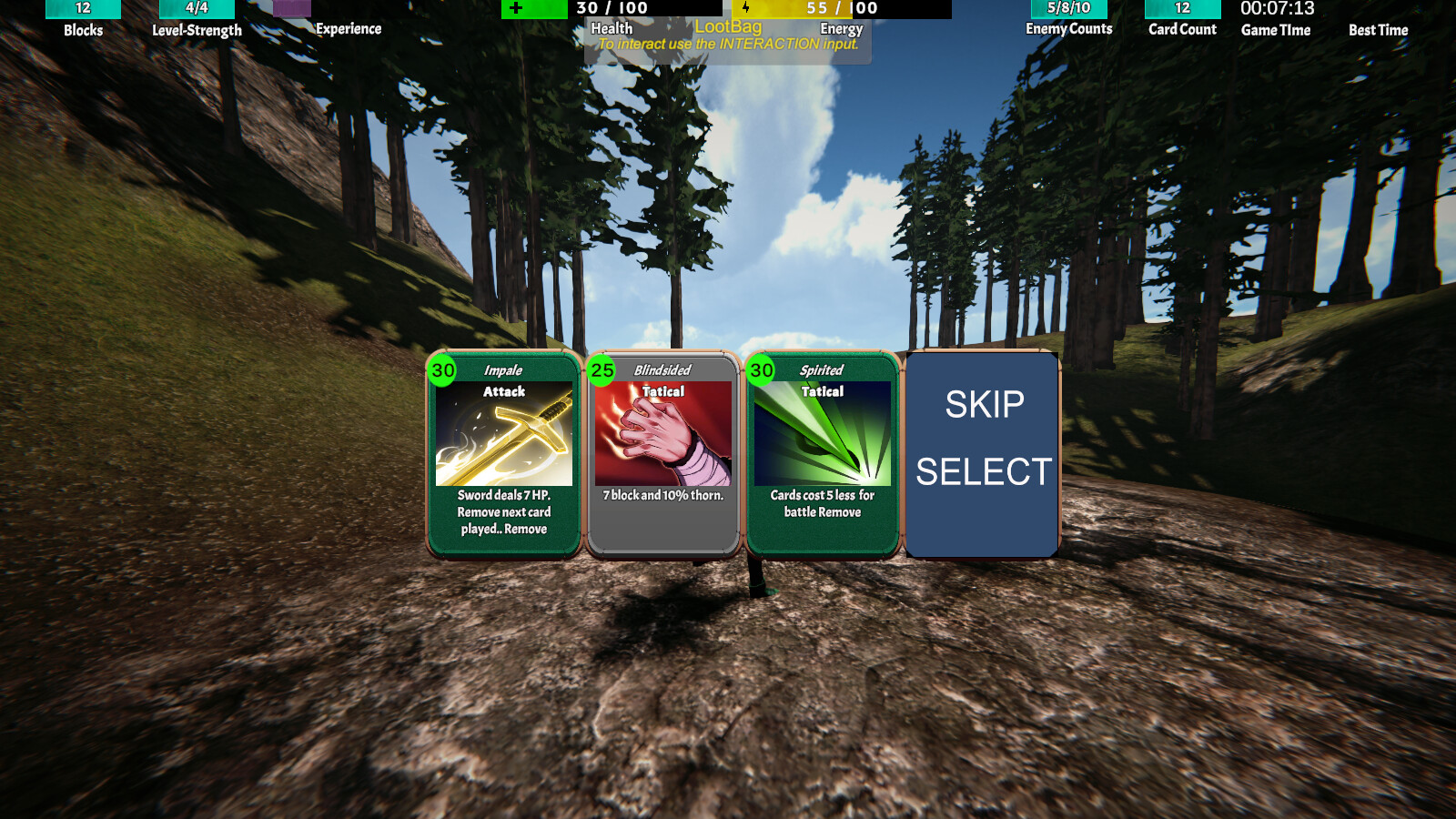Click the yellow lightning energy icon
Screen dimensions: 1456x819
tap(745, 9)
